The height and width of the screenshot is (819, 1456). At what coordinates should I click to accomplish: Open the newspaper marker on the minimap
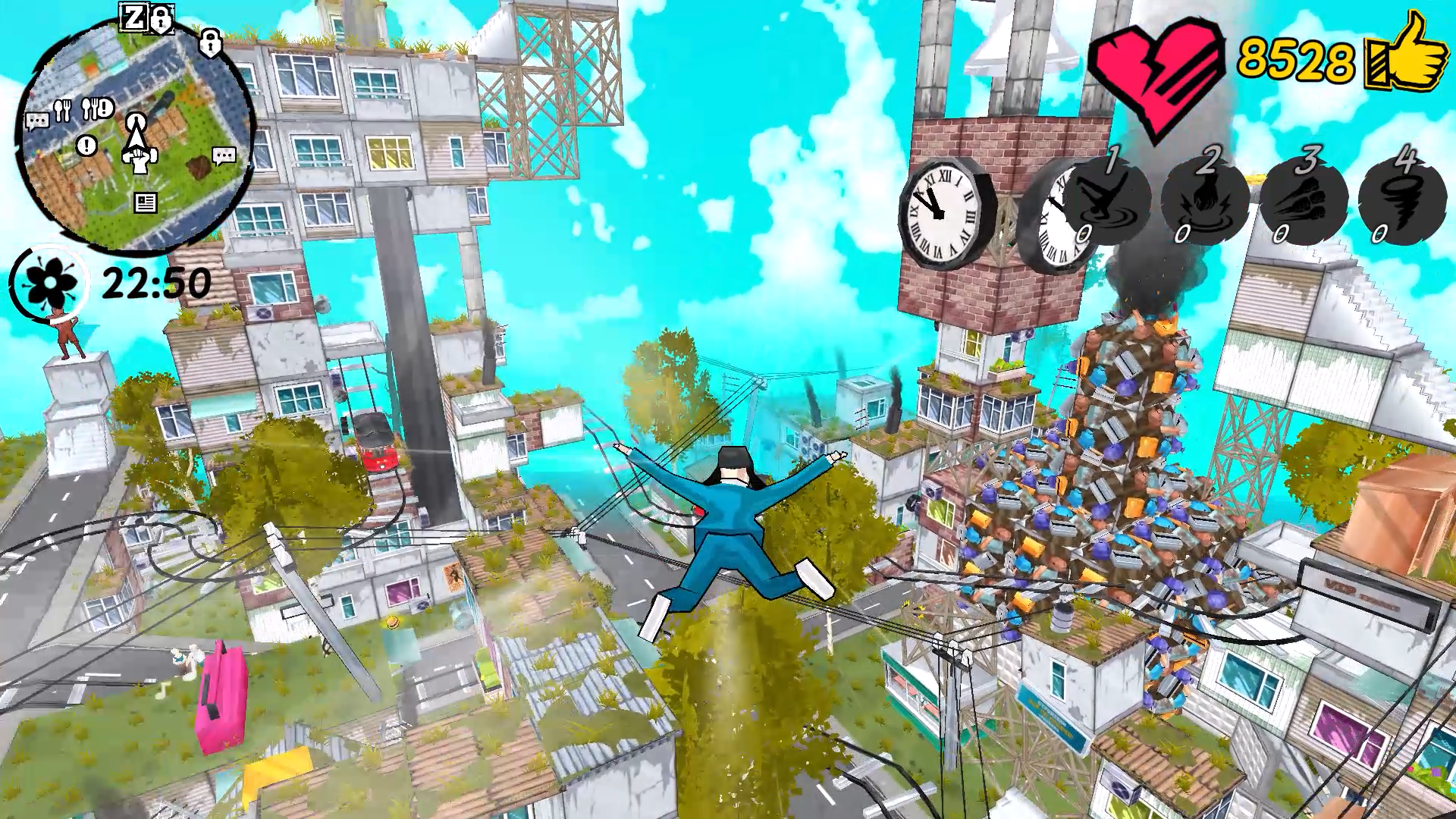[x=146, y=202]
